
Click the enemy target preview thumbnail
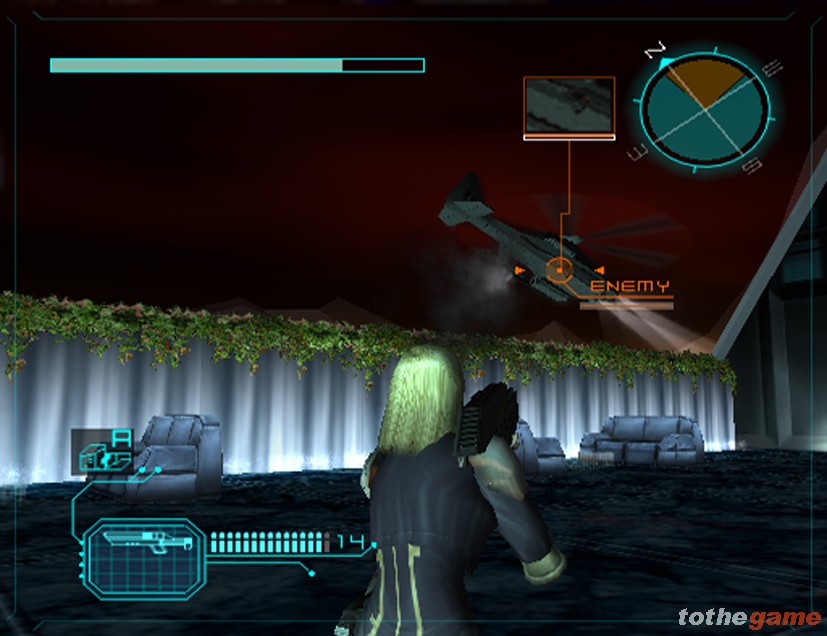pos(568,105)
